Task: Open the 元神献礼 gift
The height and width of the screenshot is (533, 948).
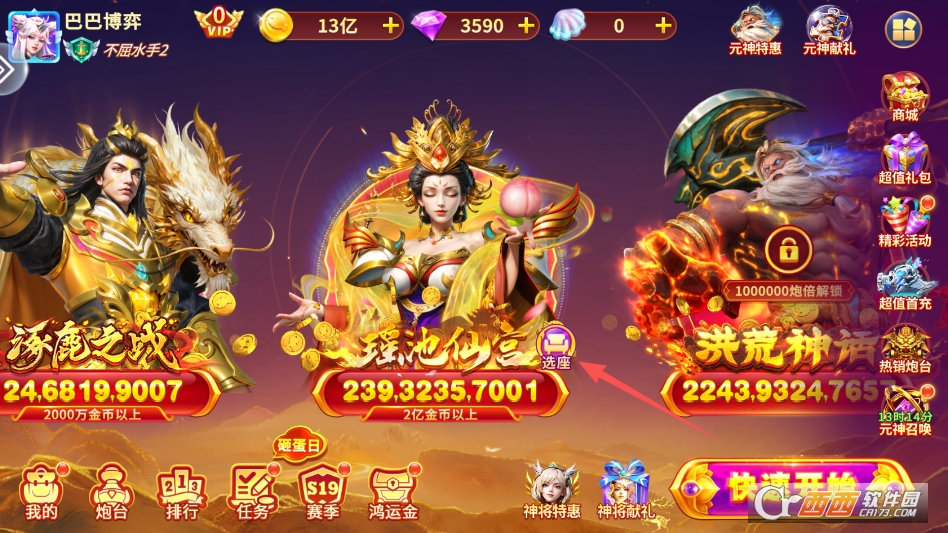Action: [x=829, y=30]
